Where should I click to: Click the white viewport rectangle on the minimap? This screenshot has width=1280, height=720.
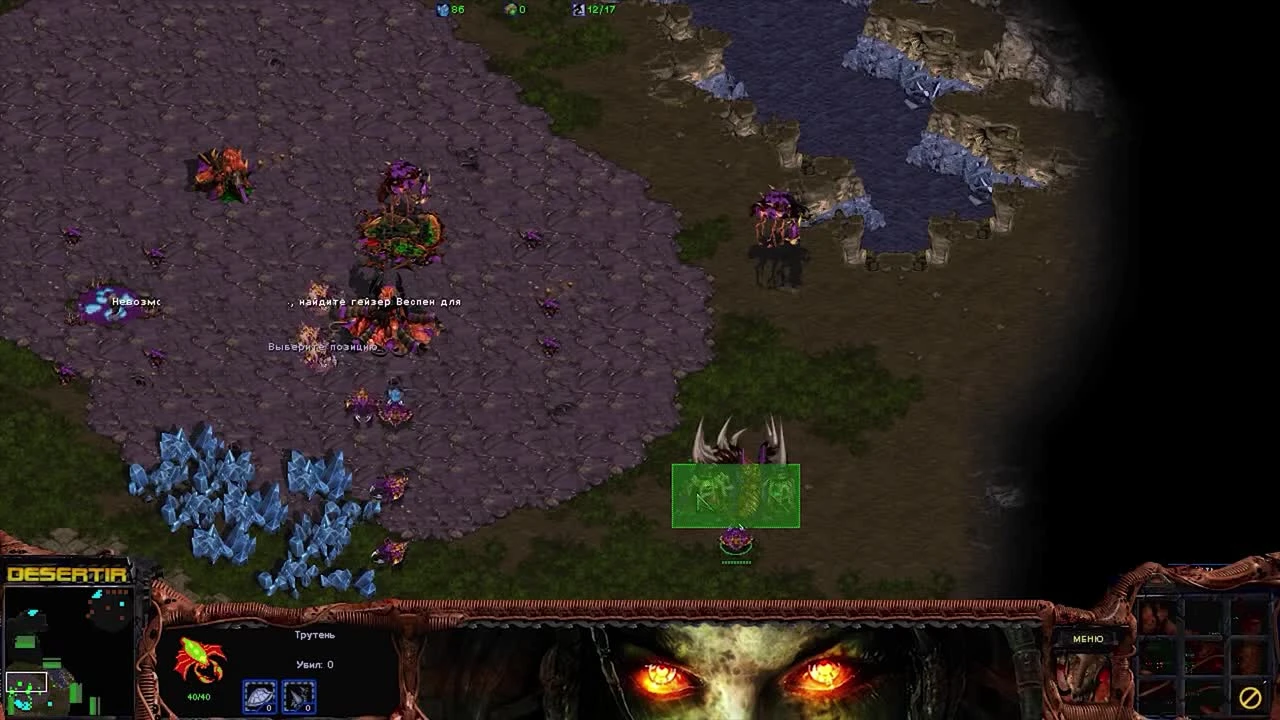pyautogui.click(x=27, y=682)
